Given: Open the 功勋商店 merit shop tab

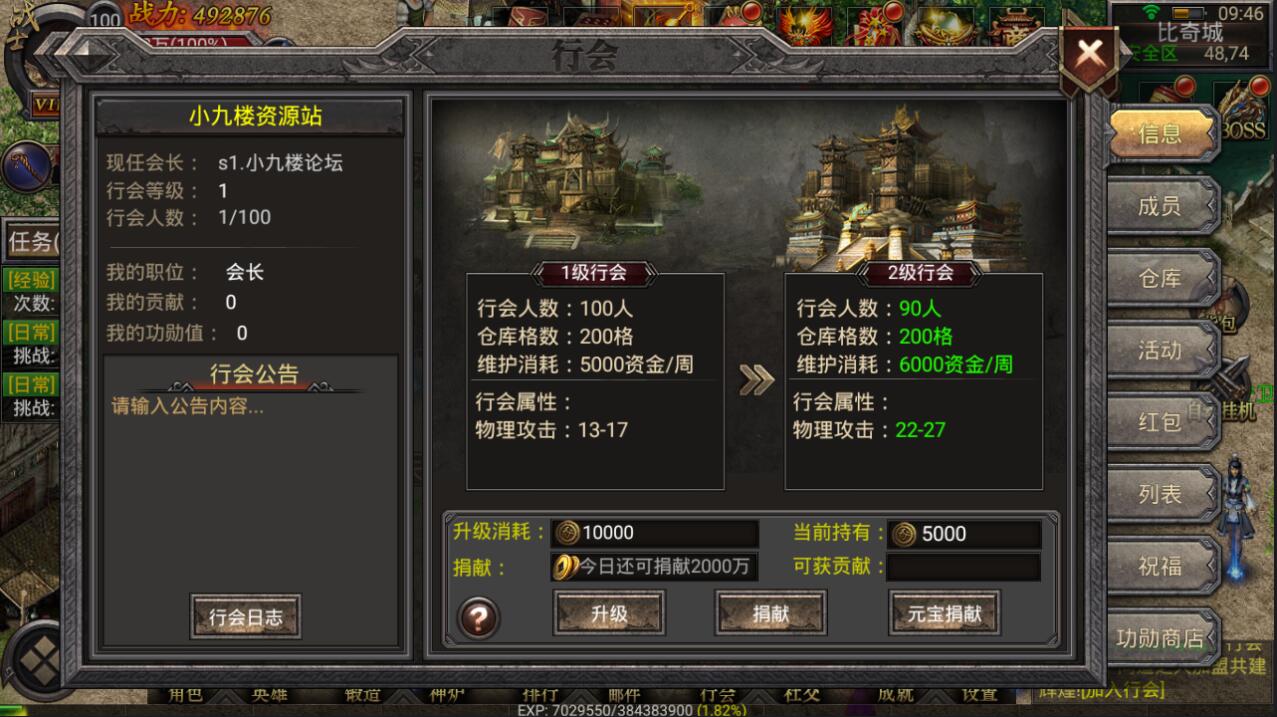Looking at the screenshot, I should tap(1159, 638).
